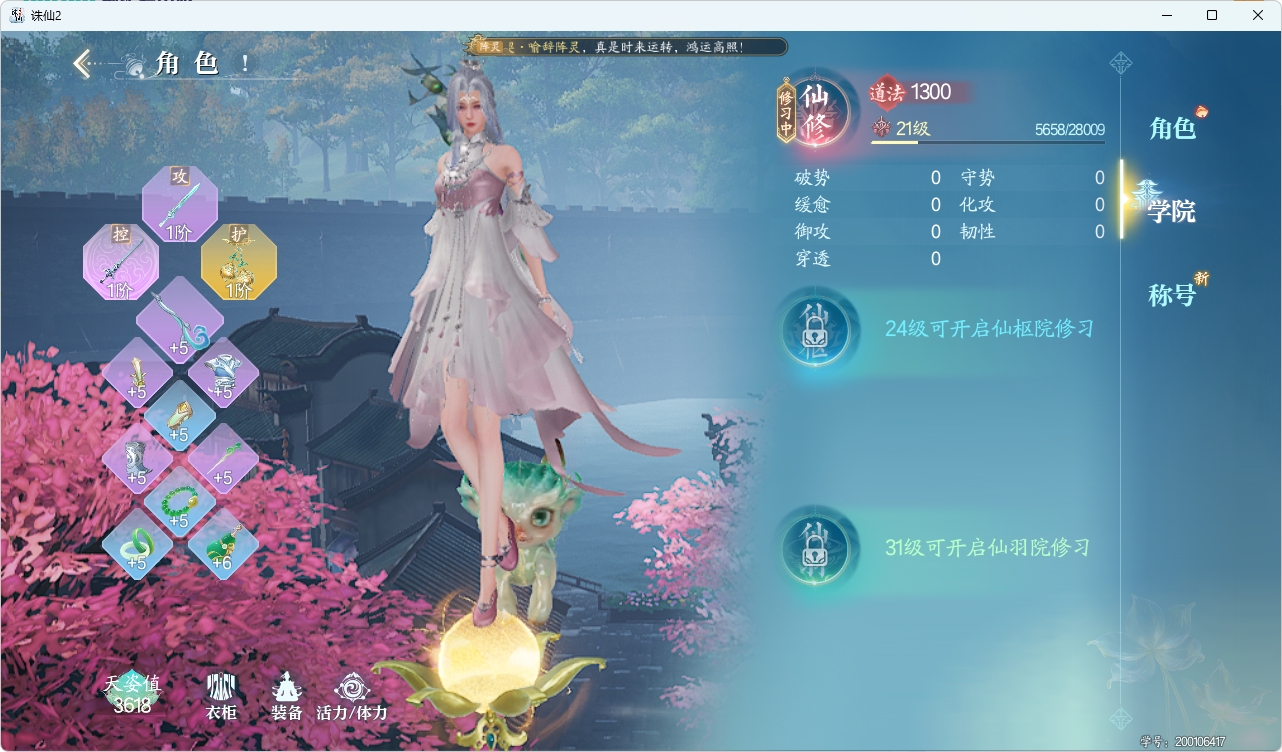
Task: Select the 学院 tab
Action: [x=1171, y=211]
